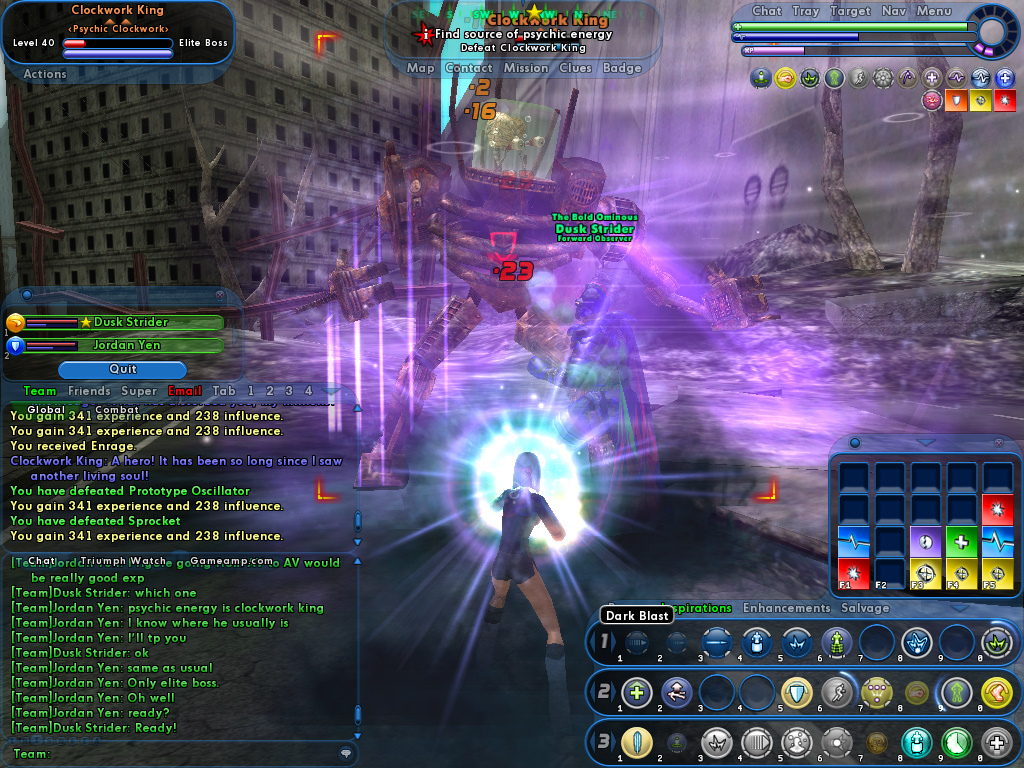Open the Salvage tab
The image size is (1024, 768).
pos(865,608)
